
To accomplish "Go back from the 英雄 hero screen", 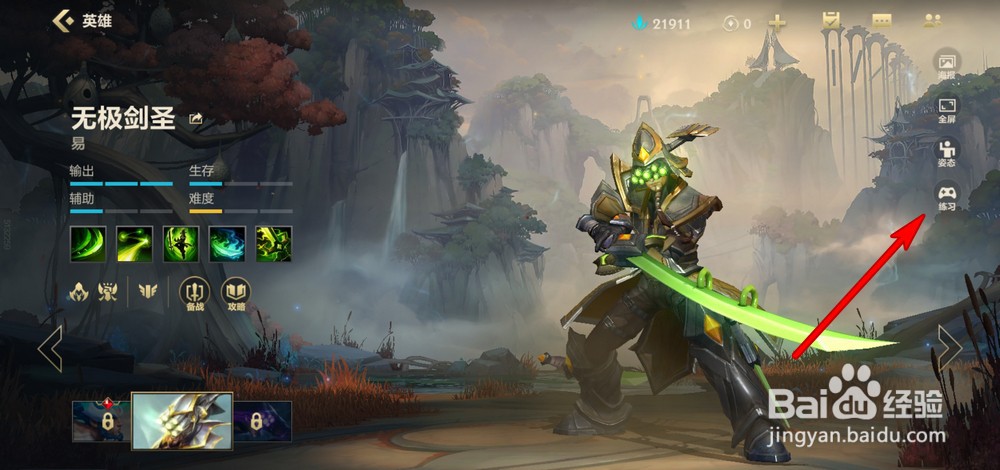I will pyautogui.click(x=63, y=20).
